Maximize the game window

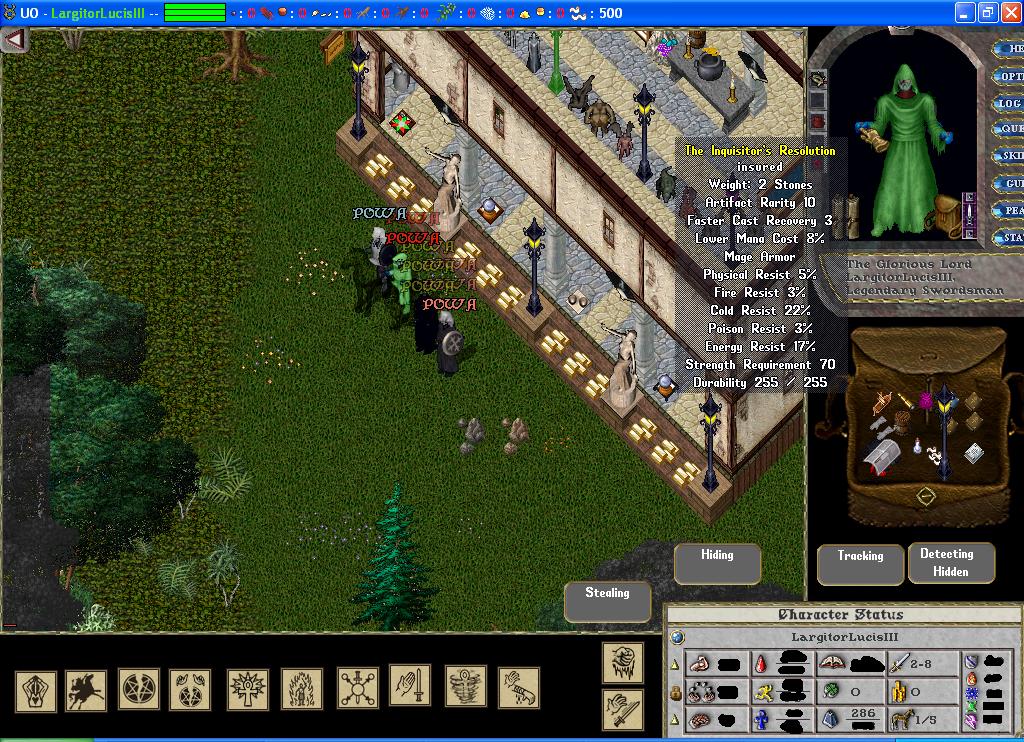pyautogui.click(x=986, y=13)
